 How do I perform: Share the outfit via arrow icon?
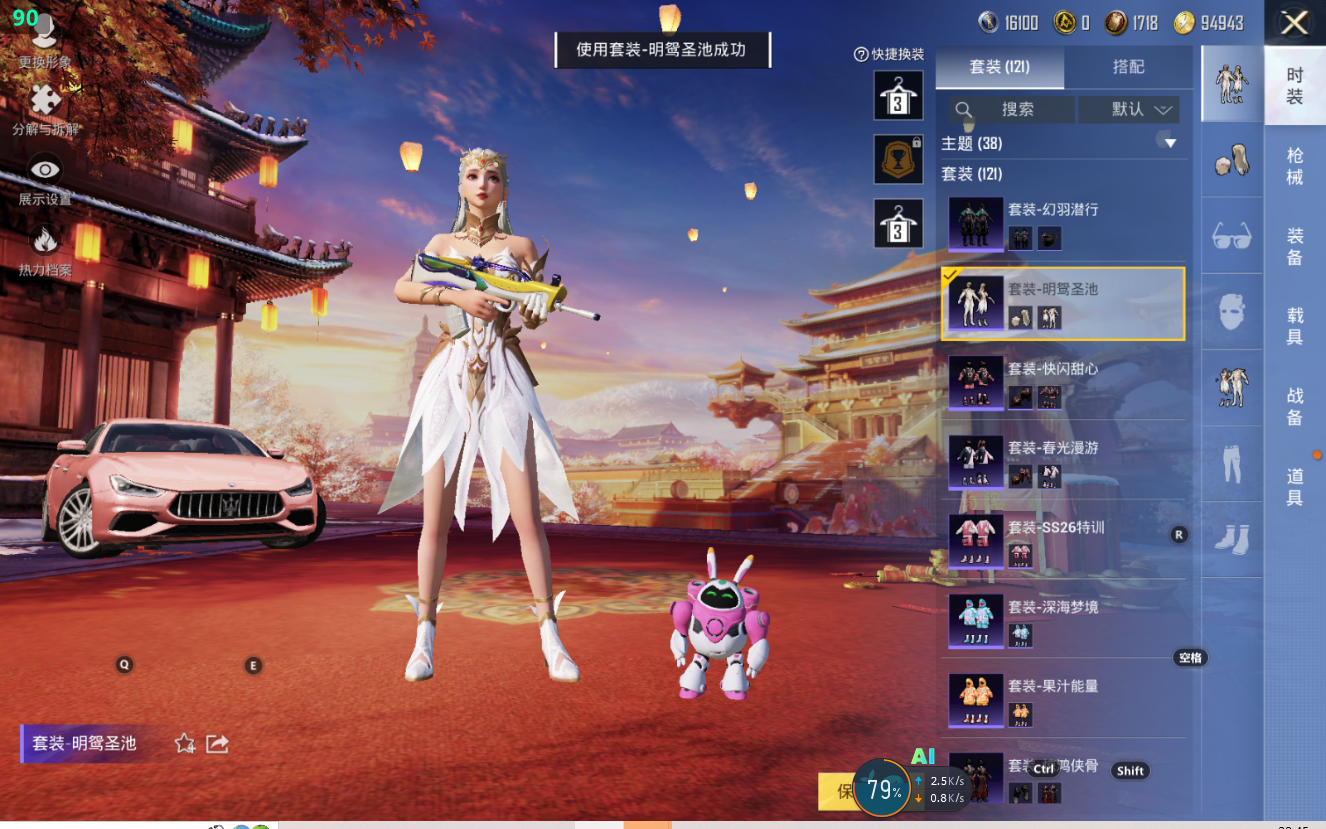point(217,743)
